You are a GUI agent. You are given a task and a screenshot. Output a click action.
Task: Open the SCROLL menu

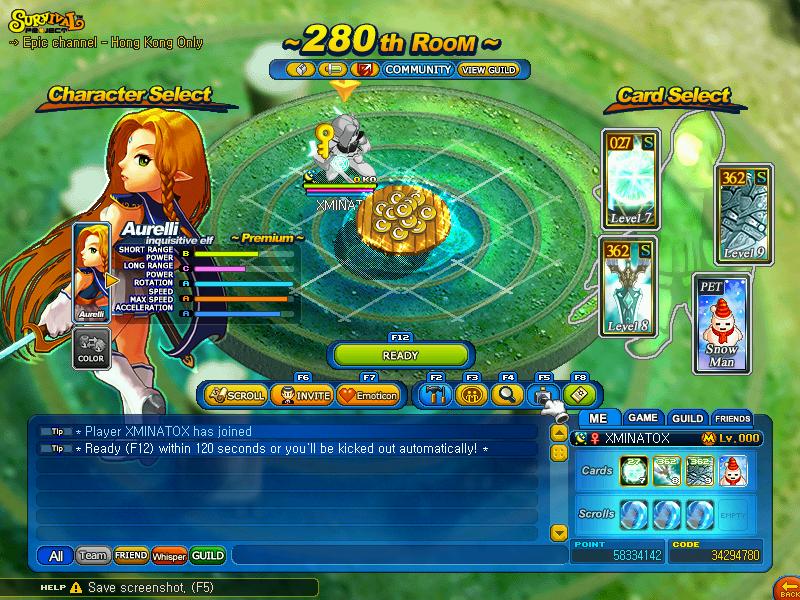pyautogui.click(x=236, y=395)
